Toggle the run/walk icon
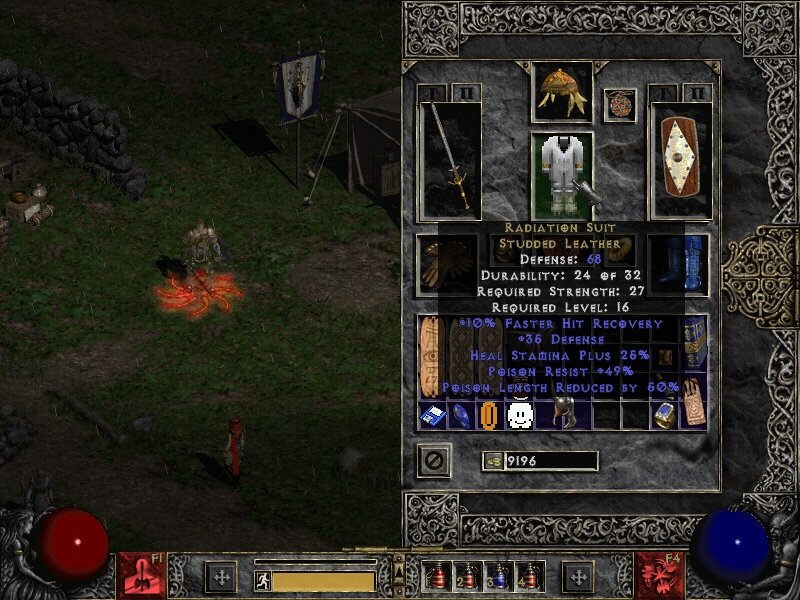This screenshot has height=600, width=800. 263,579
